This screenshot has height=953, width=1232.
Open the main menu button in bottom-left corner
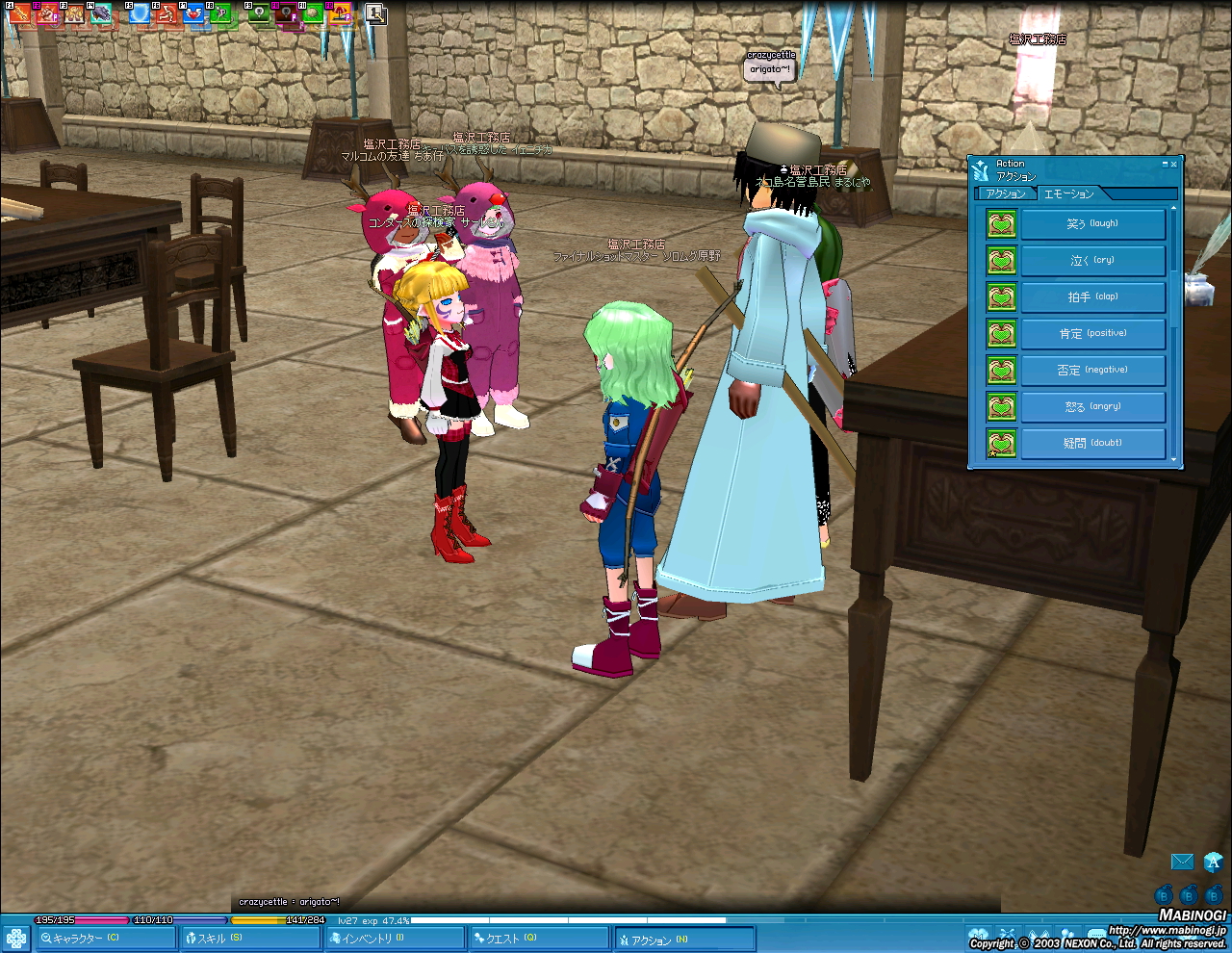[x=15, y=939]
